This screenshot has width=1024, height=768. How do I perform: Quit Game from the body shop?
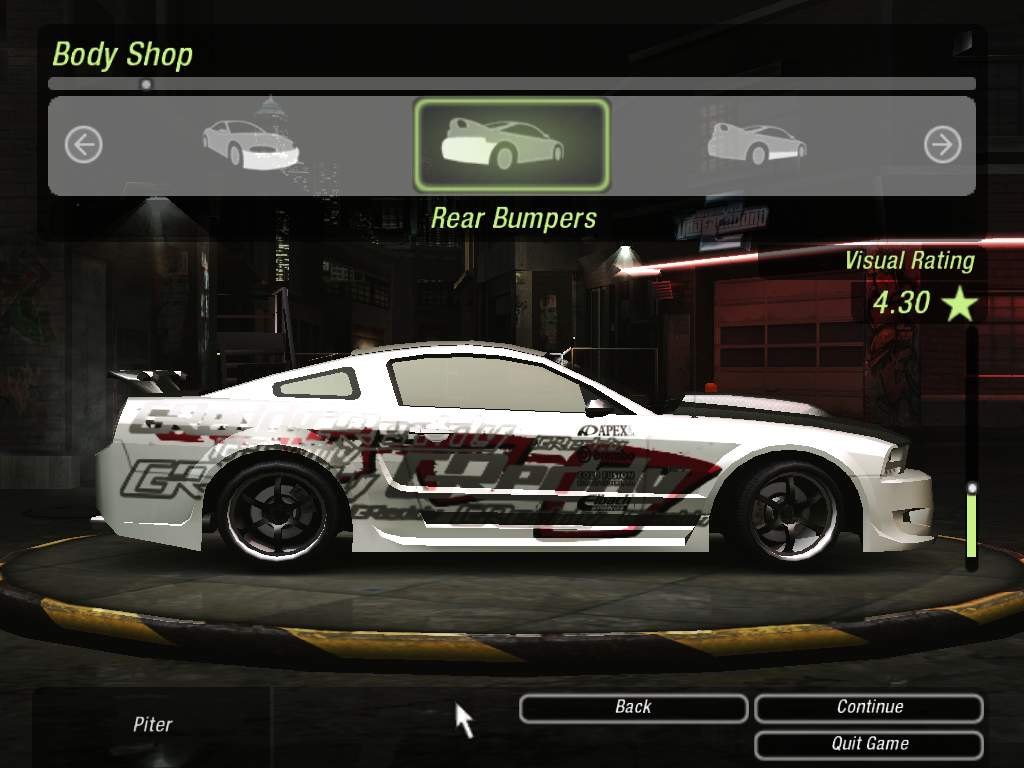pos(869,744)
